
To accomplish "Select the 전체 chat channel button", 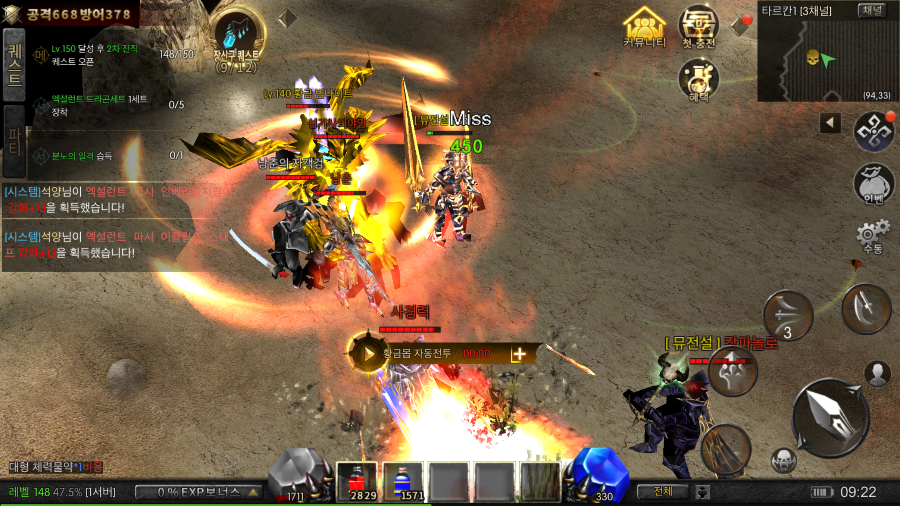I will click(664, 491).
